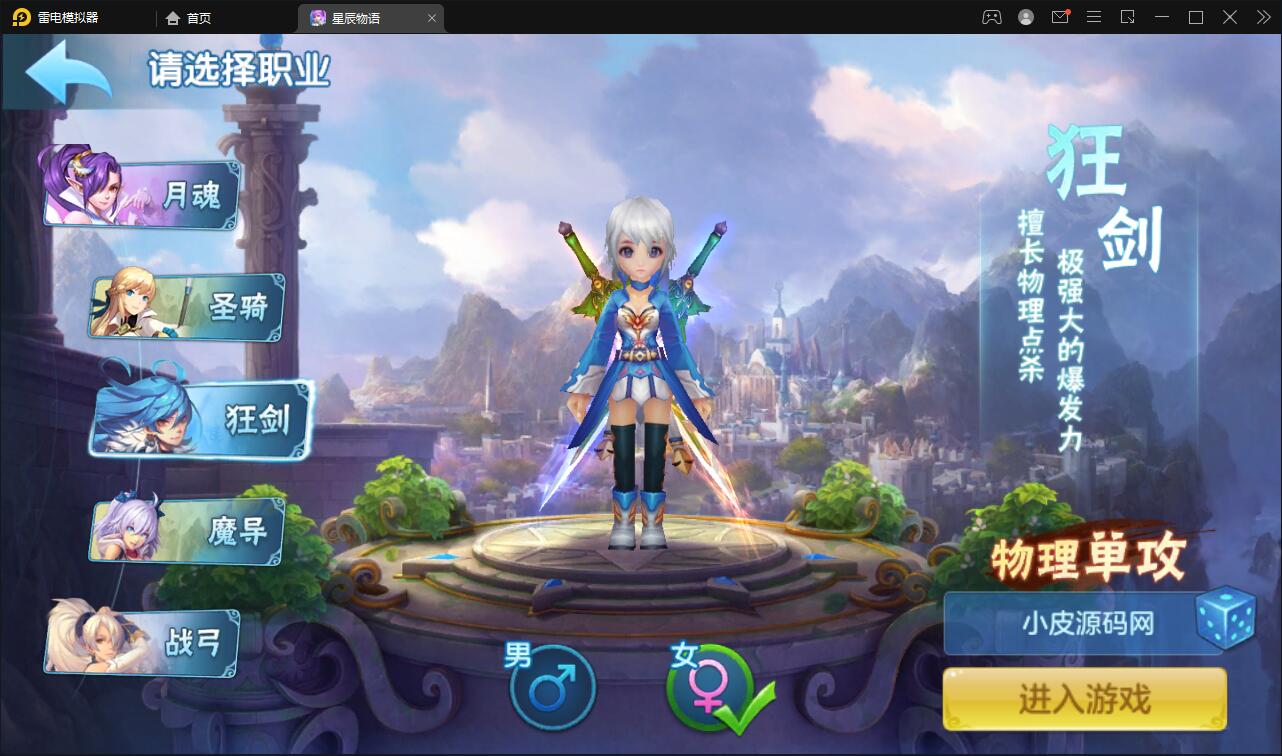
Task: Open the user account avatar icon
Action: coord(1024,17)
